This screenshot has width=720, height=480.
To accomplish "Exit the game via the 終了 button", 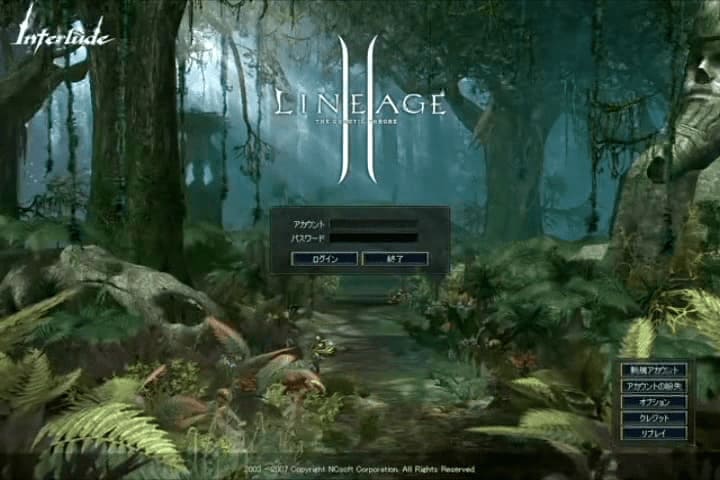I will 394,259.
